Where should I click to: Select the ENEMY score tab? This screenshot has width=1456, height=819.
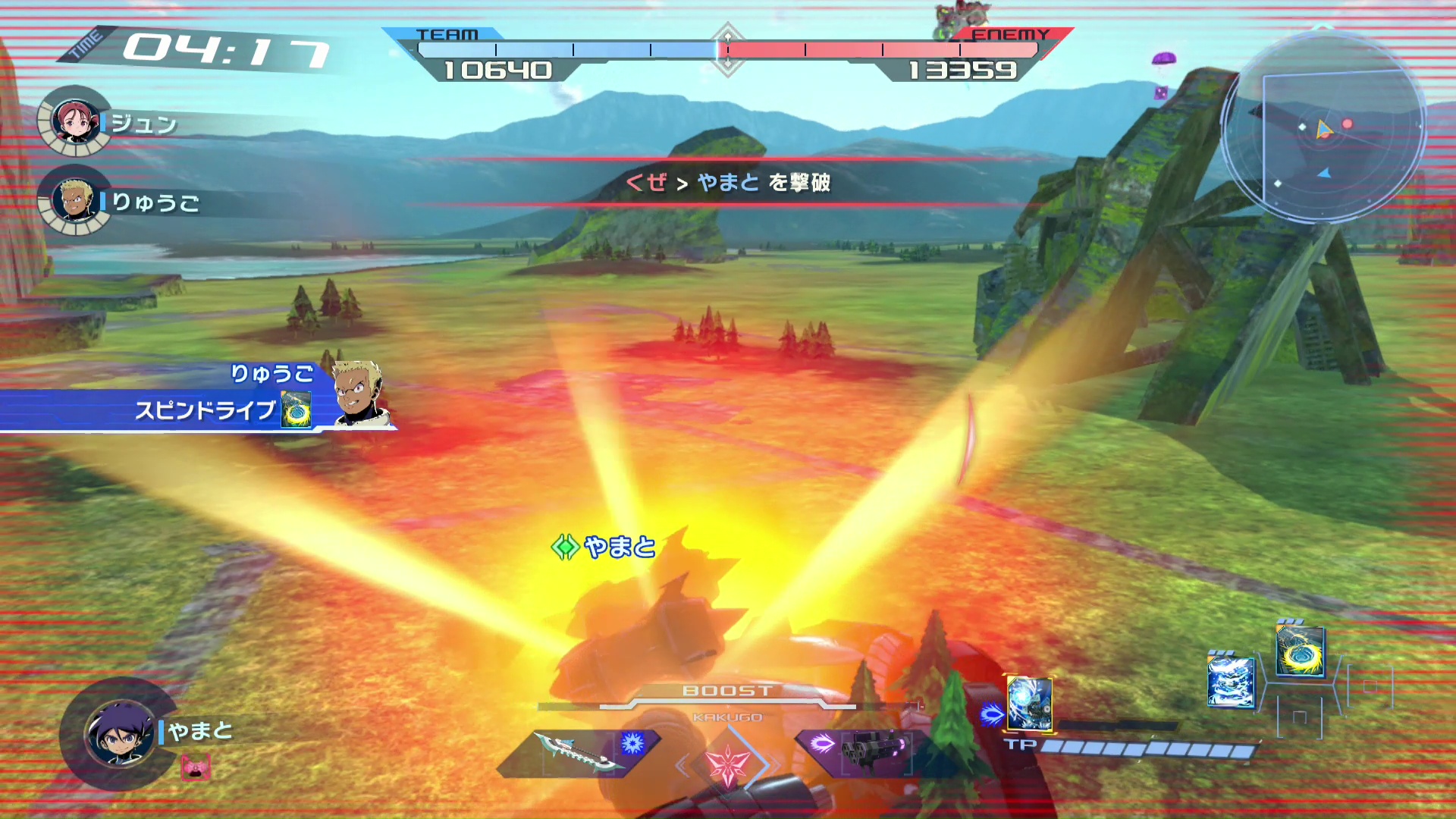point(1012,35)
